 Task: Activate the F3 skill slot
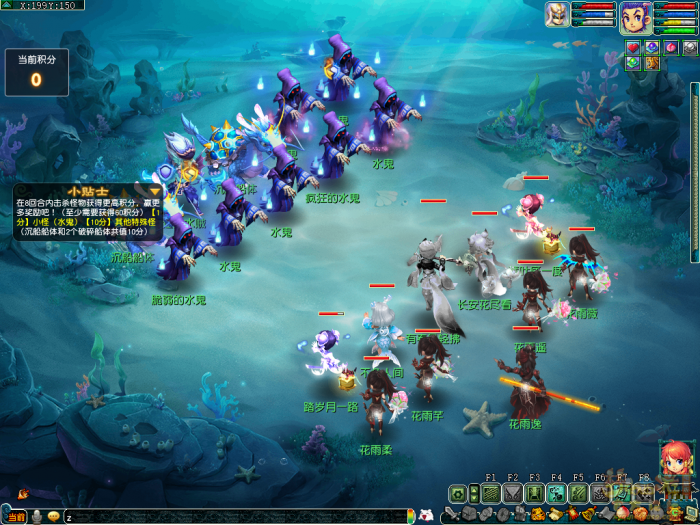click(534, 493)
